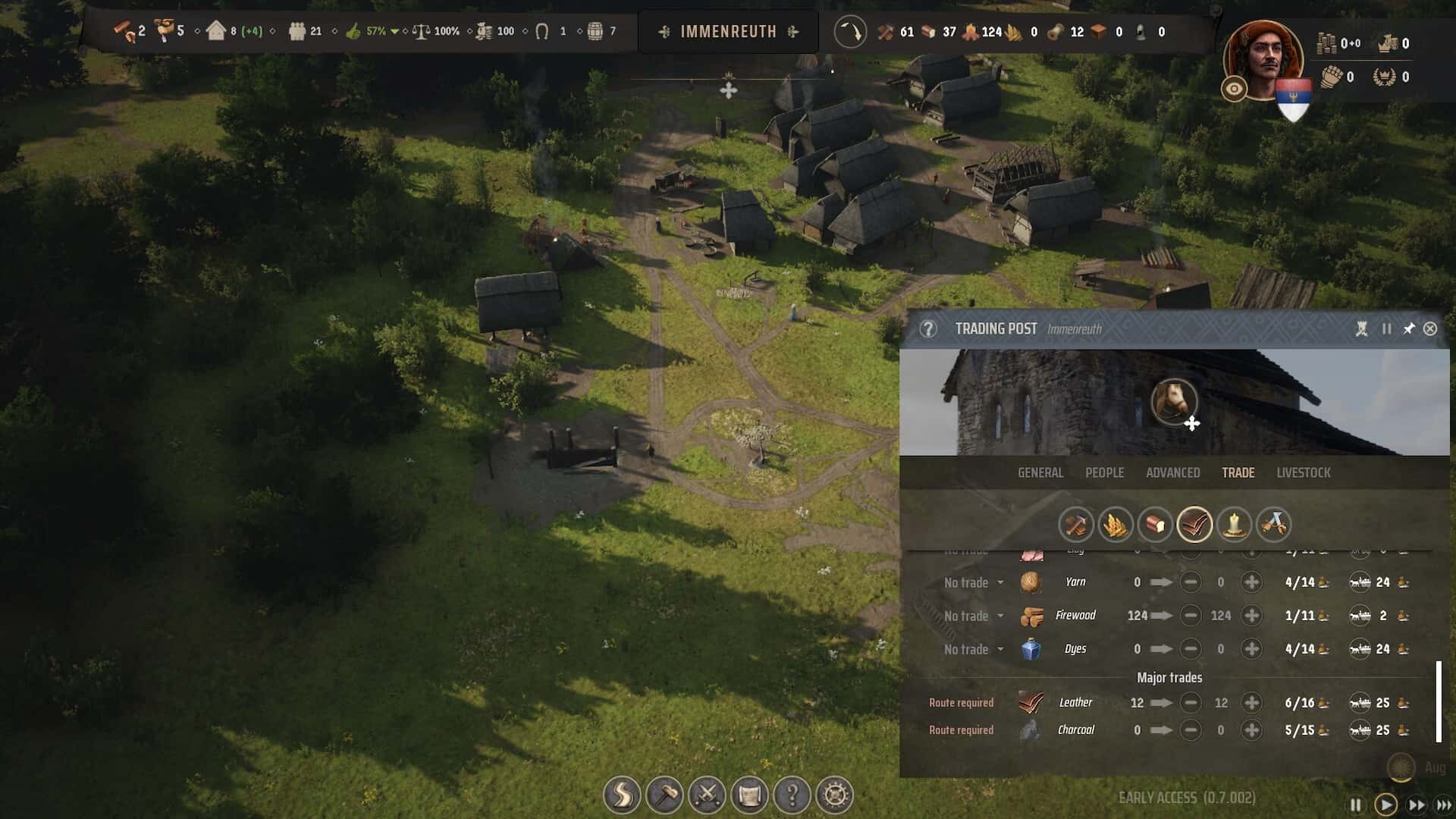Image resolution: width=1456 pixels, height=819 pixels.
Task: Open the crossed swords army menu
Action: 707,795
